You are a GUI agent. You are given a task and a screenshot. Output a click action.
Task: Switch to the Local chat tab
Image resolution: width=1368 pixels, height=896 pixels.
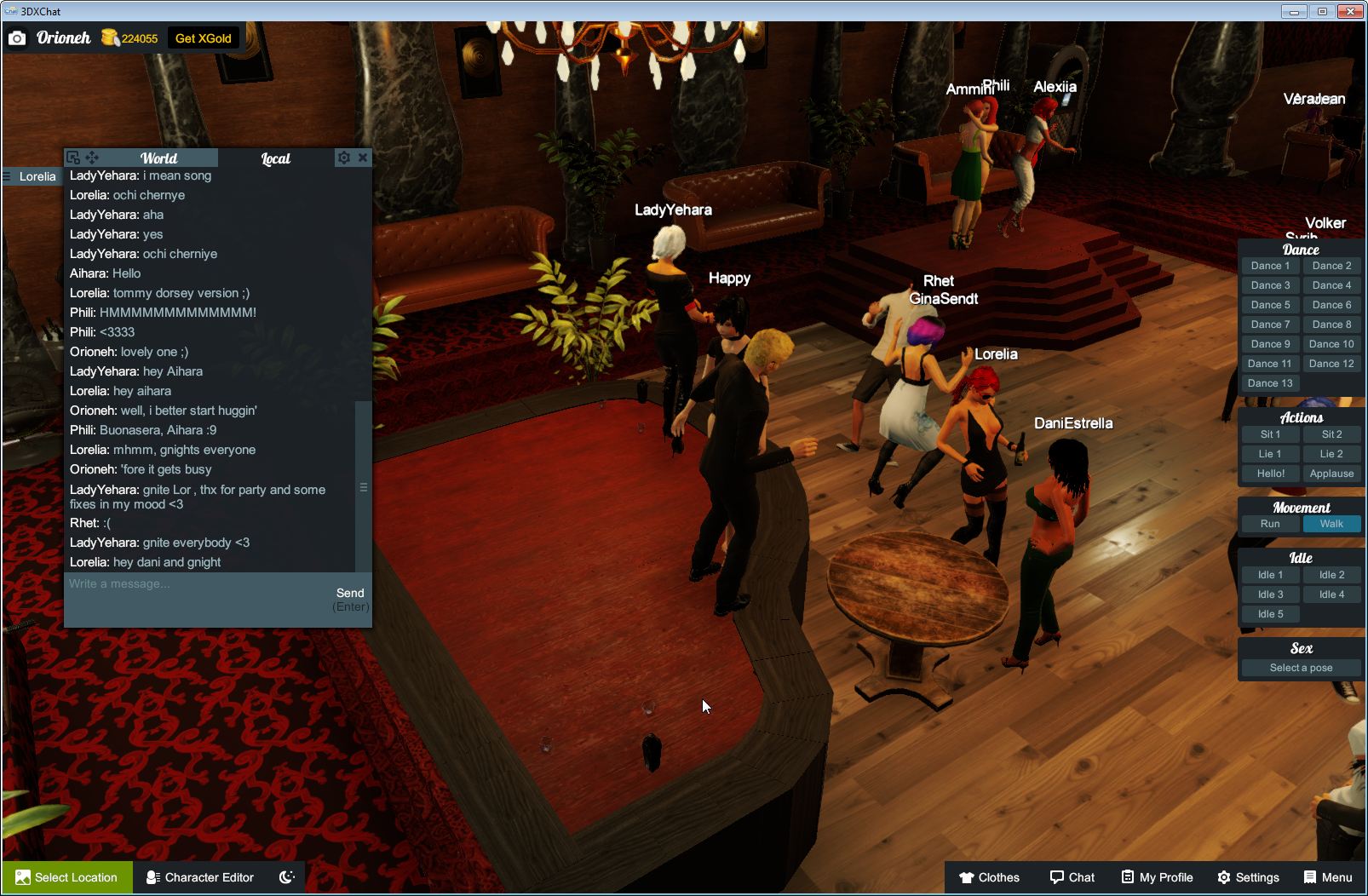click(274, 158)
